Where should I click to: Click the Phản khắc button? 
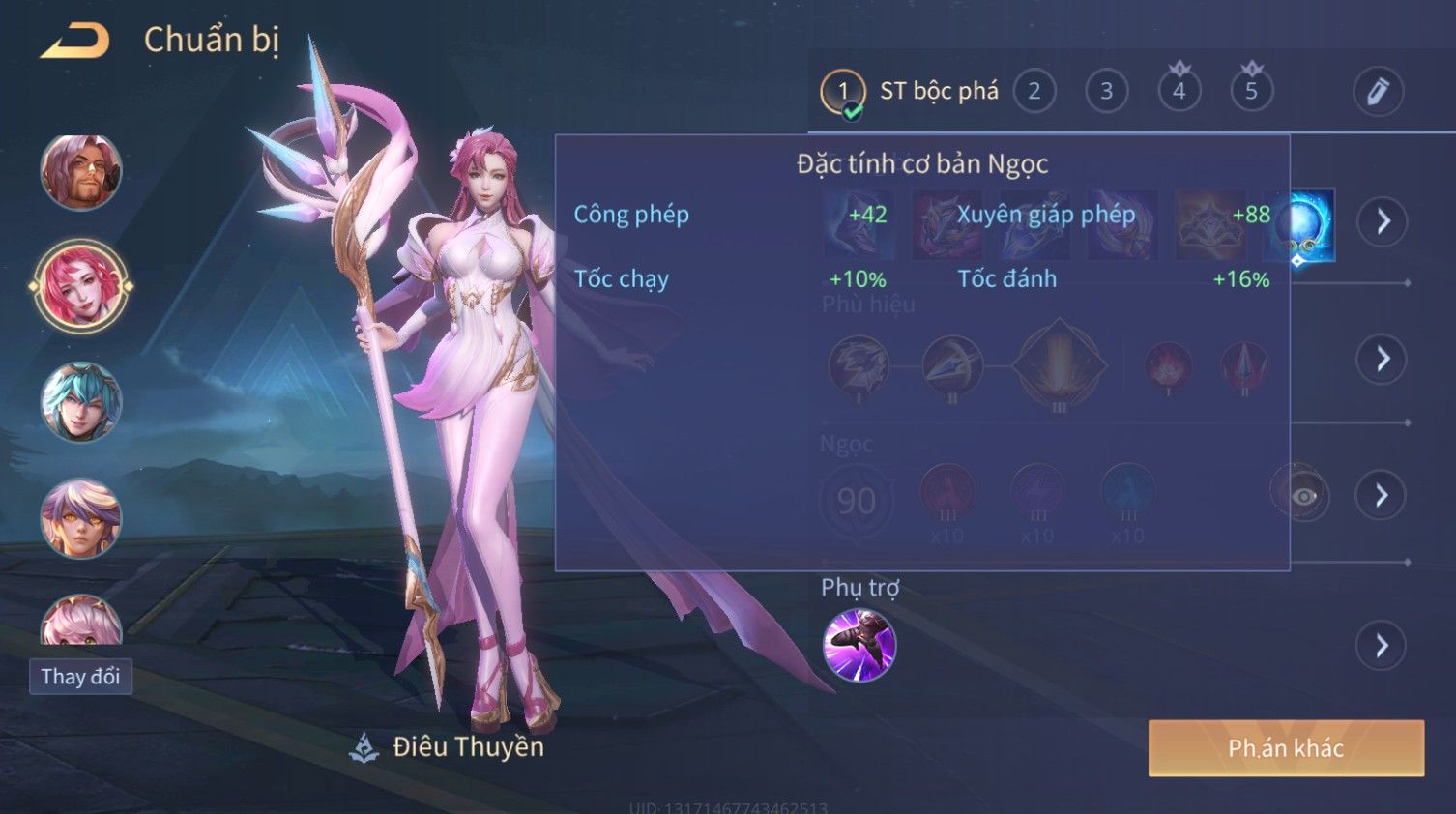pyautogui.click(x=1286, y=748)
